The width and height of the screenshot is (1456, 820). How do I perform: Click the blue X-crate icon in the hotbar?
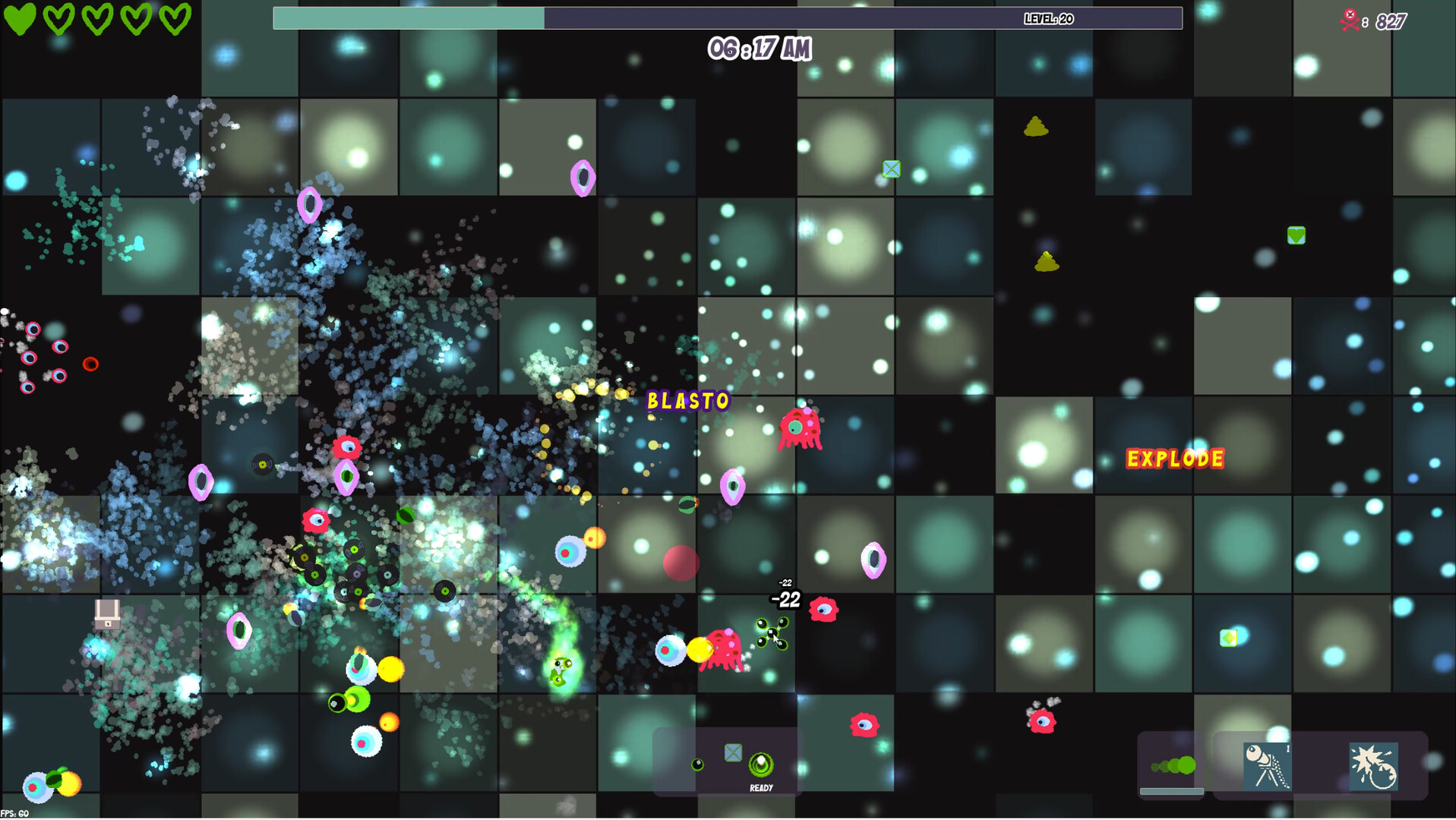point(733,752)
